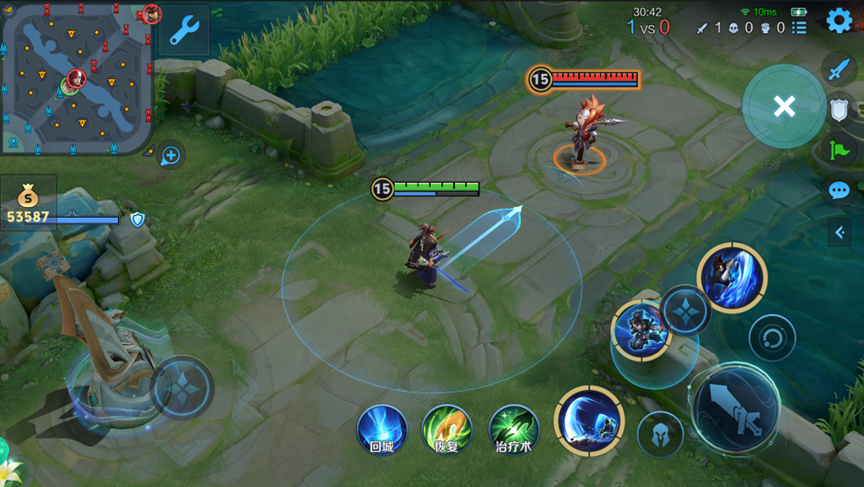The width and height of the screenshot is (864, 487).
Task: Use the 恢复 restore skill
Action: (x=446, y=428)
